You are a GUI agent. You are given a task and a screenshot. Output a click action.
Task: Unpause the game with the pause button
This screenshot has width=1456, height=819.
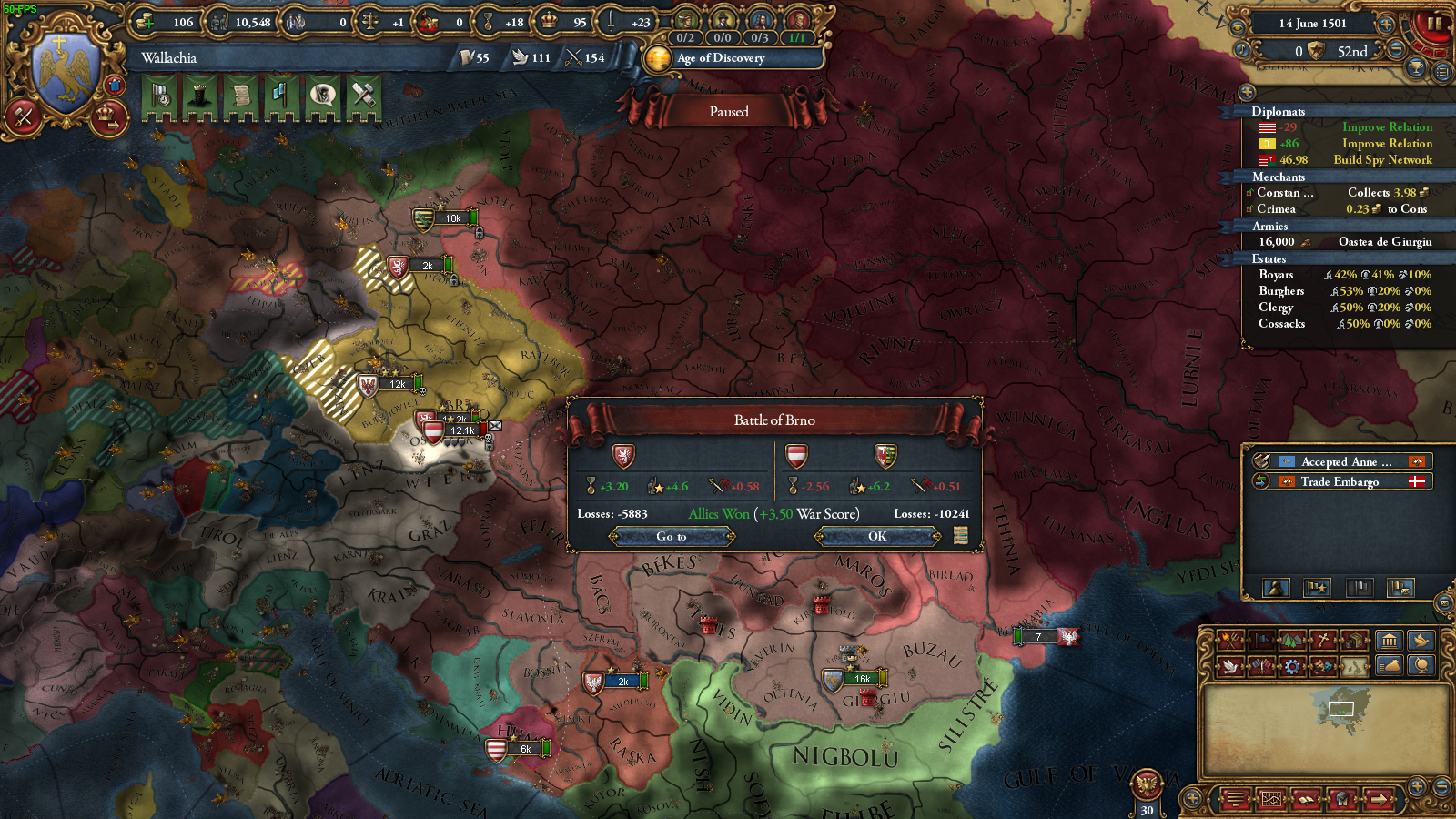coord(1436,24)
